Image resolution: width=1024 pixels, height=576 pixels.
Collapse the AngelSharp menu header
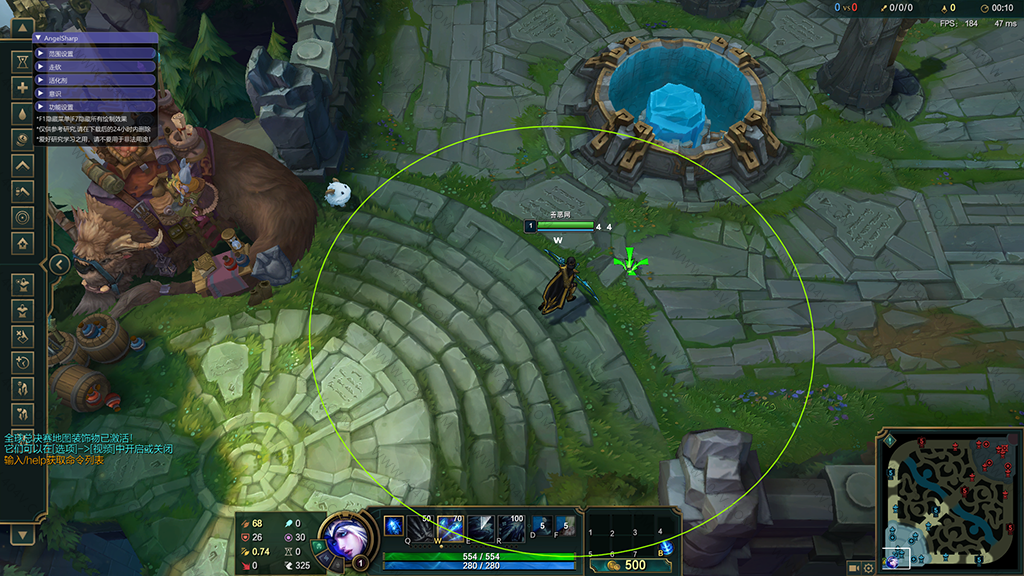pos(38,38)
